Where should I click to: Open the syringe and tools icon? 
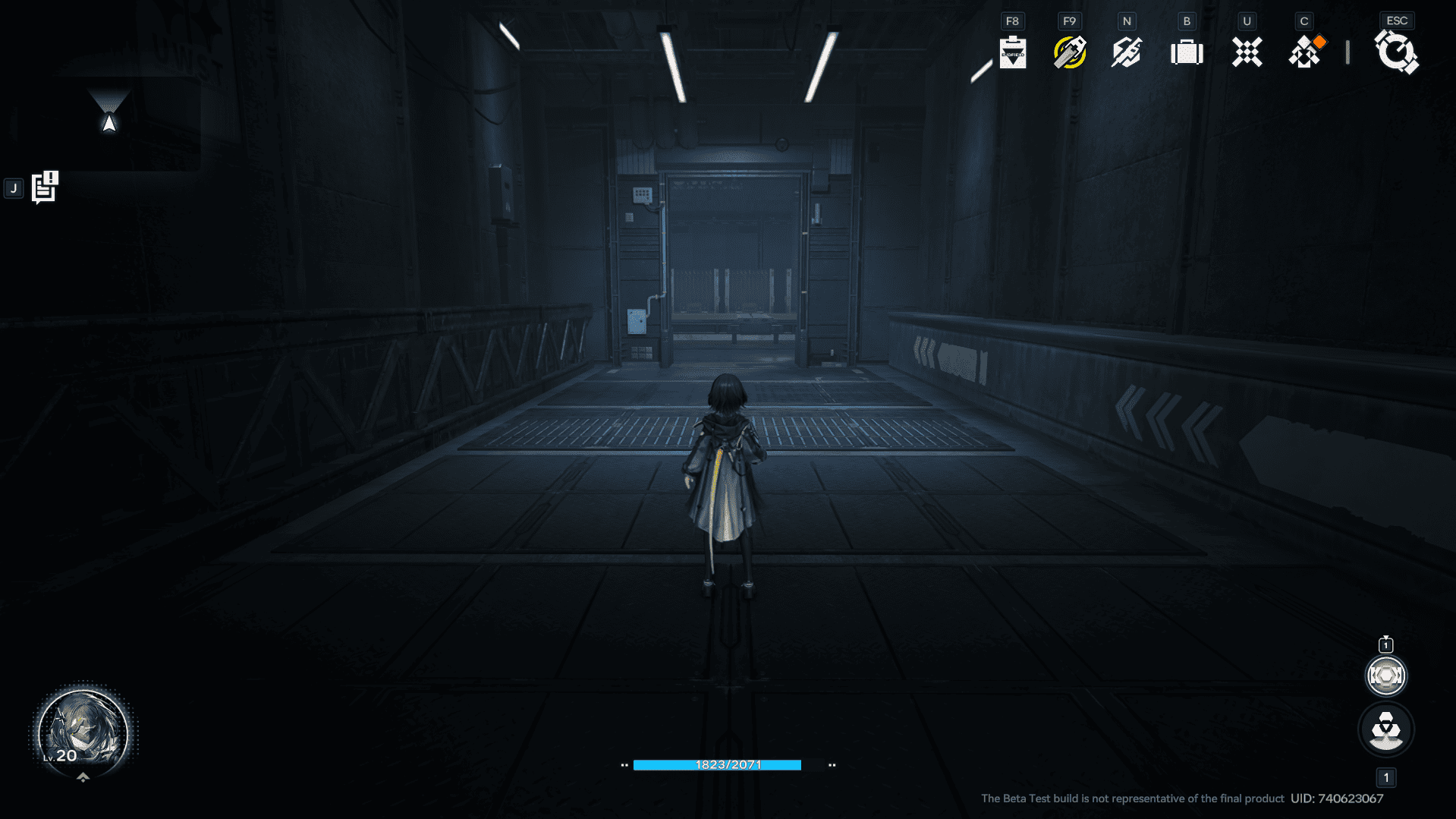pos(1127,52)
